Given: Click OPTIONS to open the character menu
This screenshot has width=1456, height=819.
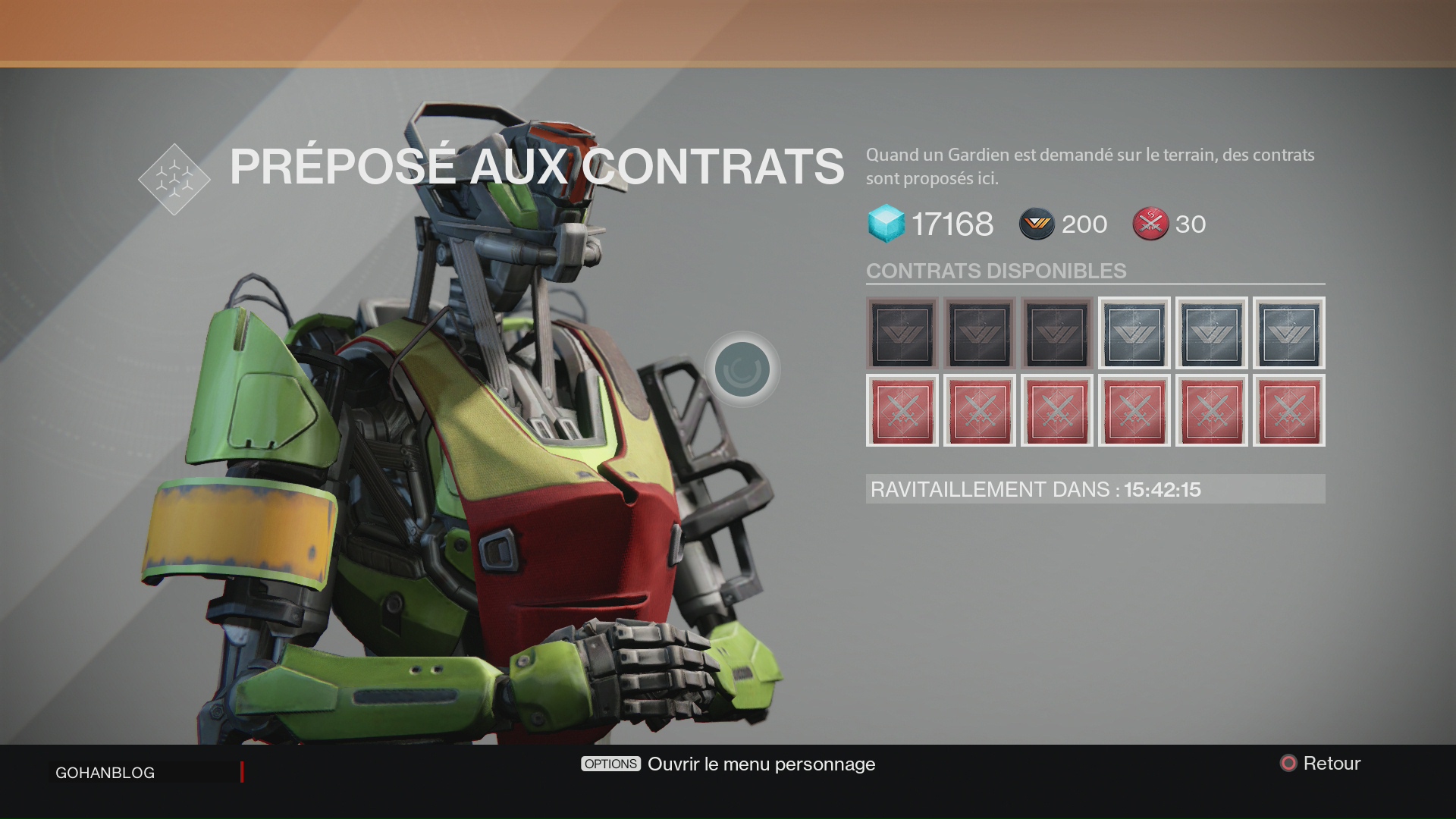Looking at the screenshot, I should tap(610, 764).
